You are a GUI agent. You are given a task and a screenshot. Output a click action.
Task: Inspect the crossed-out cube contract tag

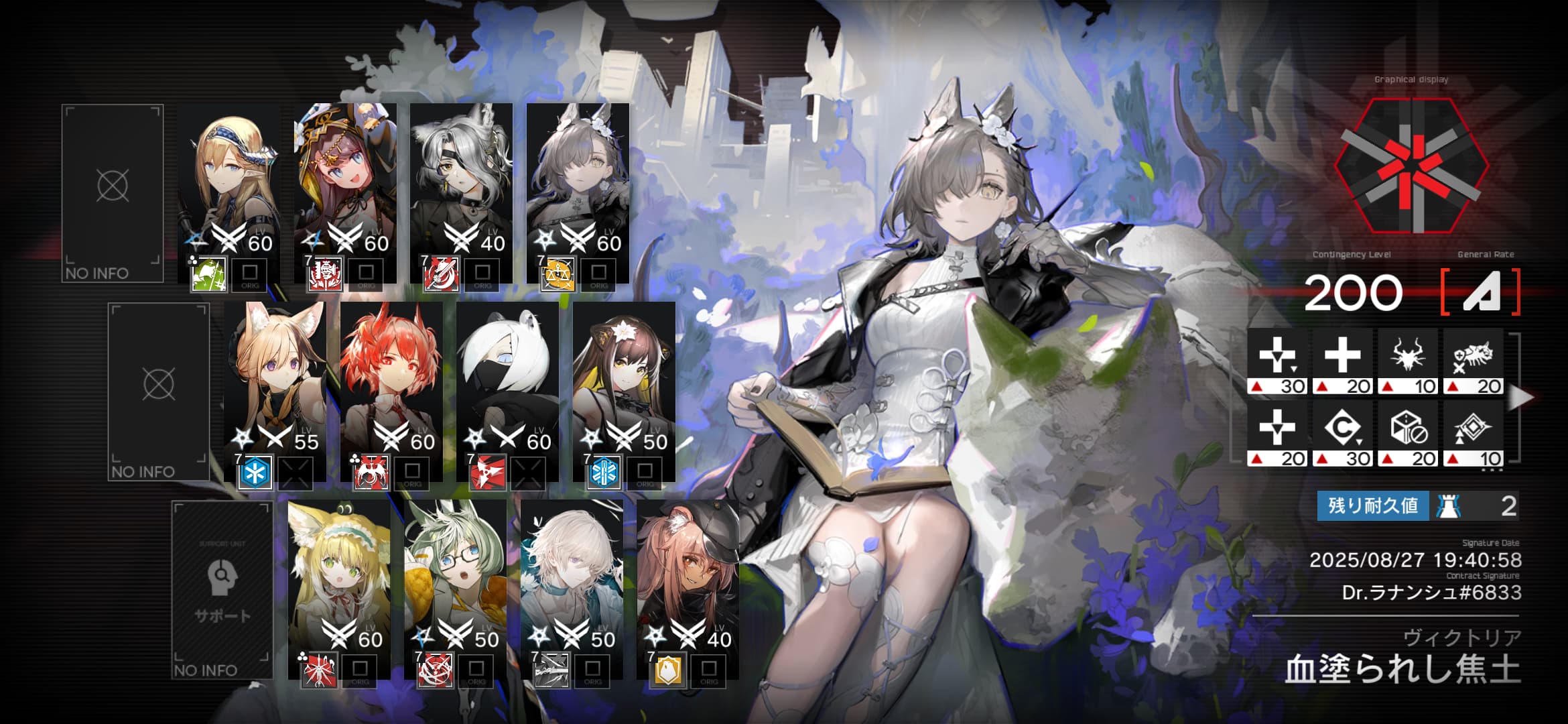point(1408,428)
